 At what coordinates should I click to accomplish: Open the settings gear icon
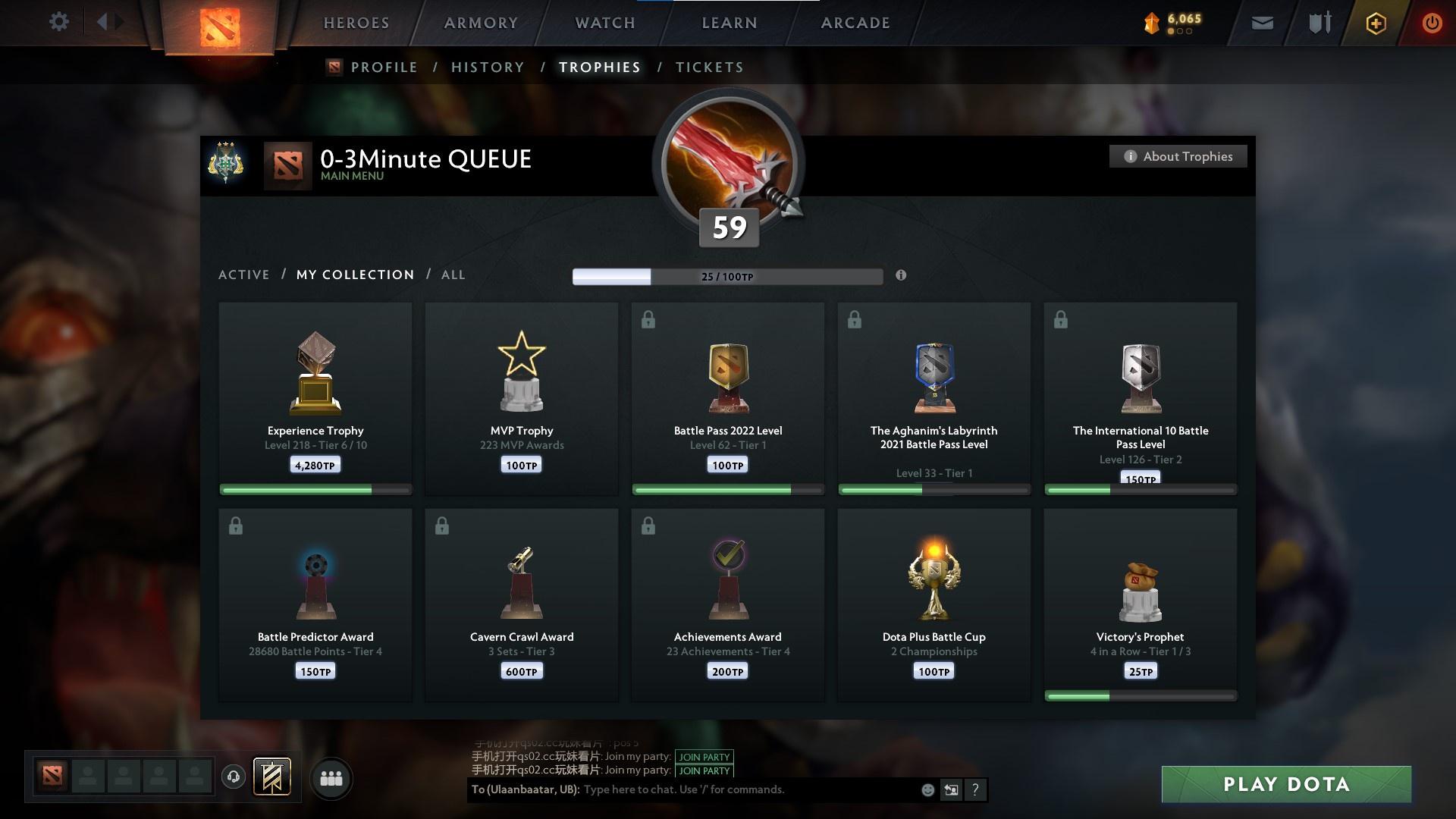59,22
